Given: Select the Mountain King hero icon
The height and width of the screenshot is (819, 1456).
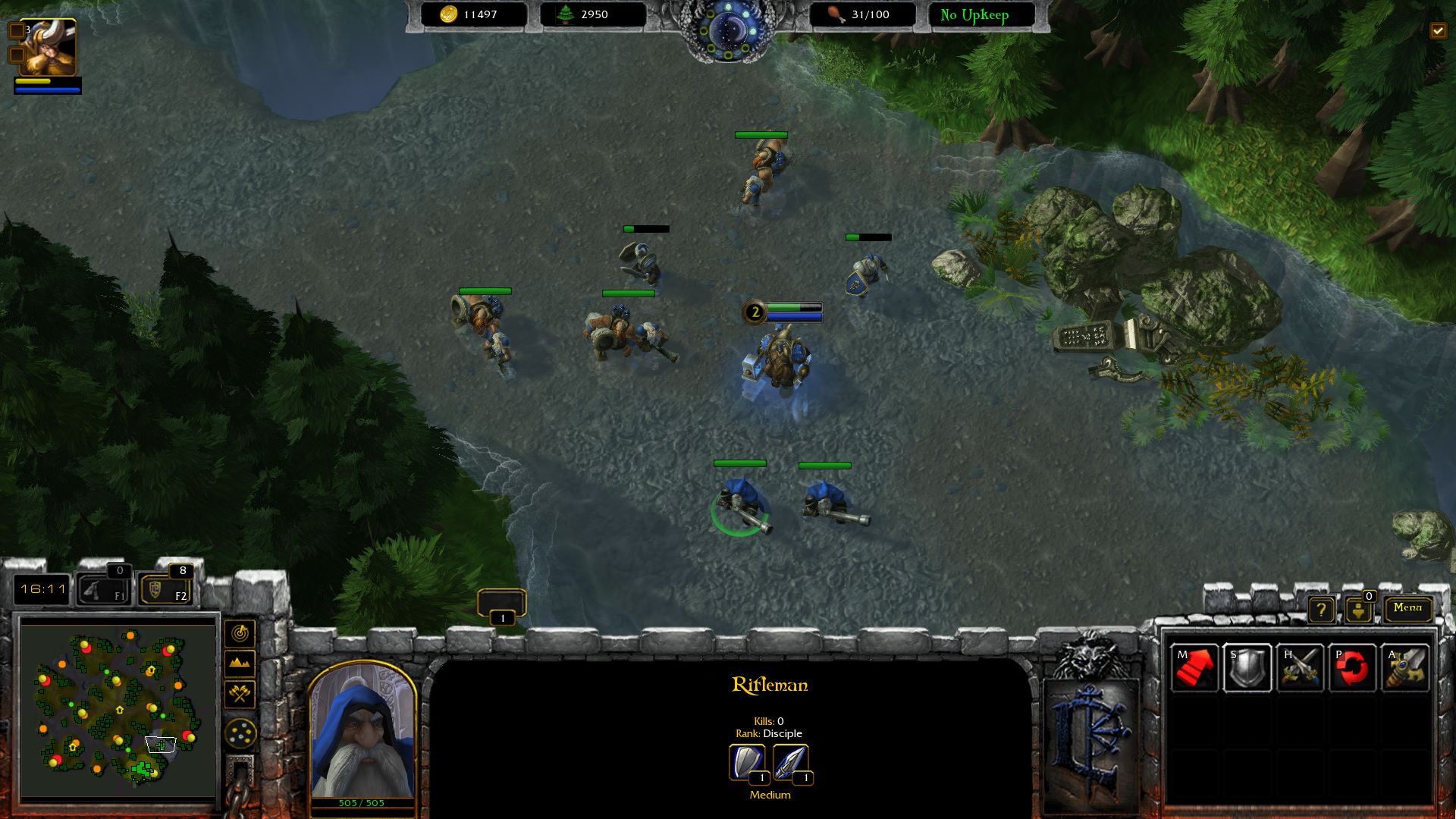Looking at the screenshot, I should tap(48, 48).
